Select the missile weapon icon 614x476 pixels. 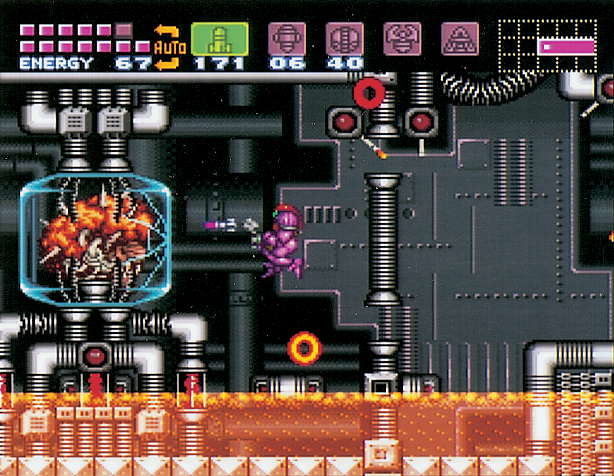219,39
